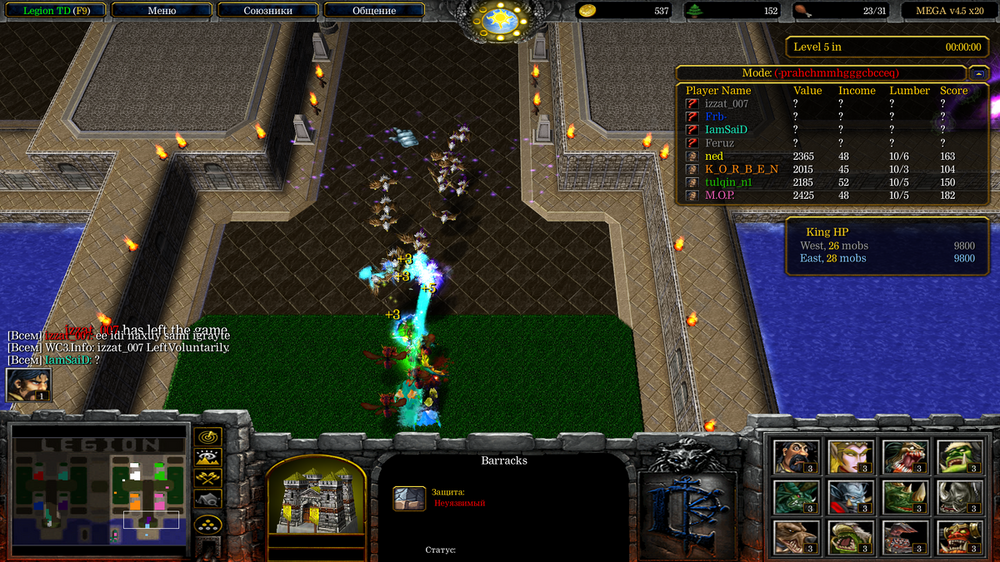Screen dimensions: 1000x562
Task: Open the Общение chat log menu
Action: tap(374, 11)
